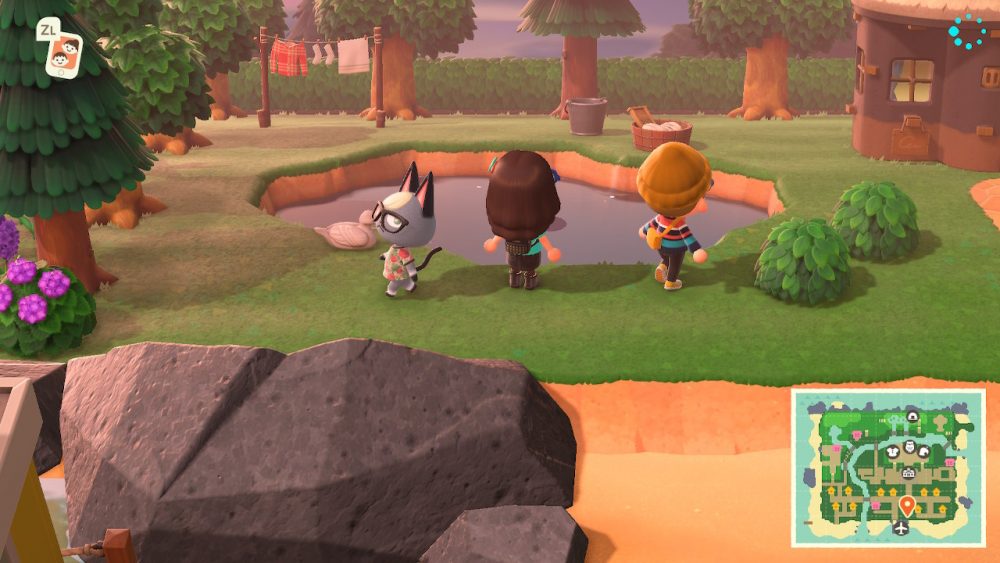
Task: Open the island minimap
Action: pos(888,467)
